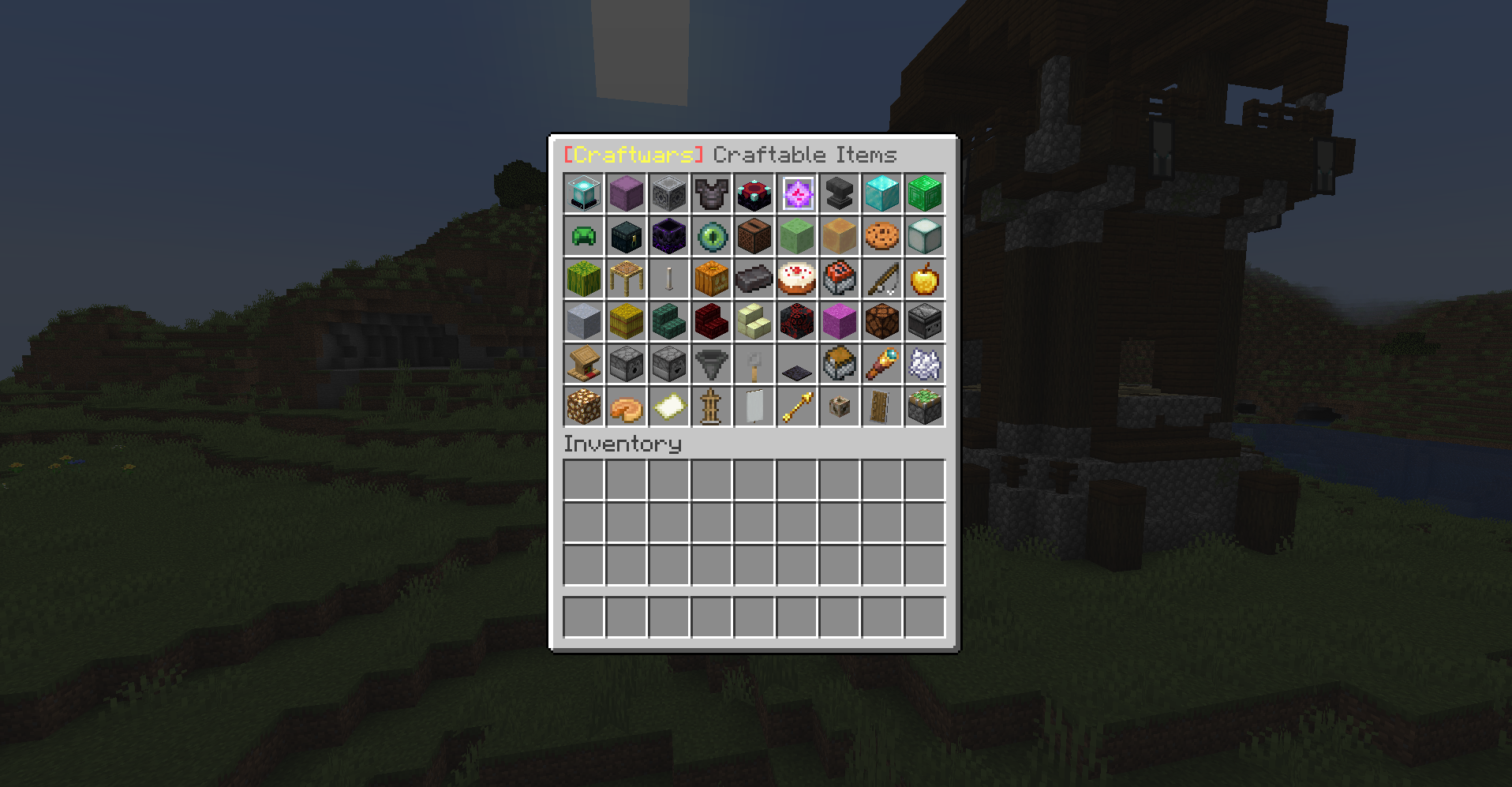Pick the respawn anchor item

pyautogui.click(x=754, y=193)
